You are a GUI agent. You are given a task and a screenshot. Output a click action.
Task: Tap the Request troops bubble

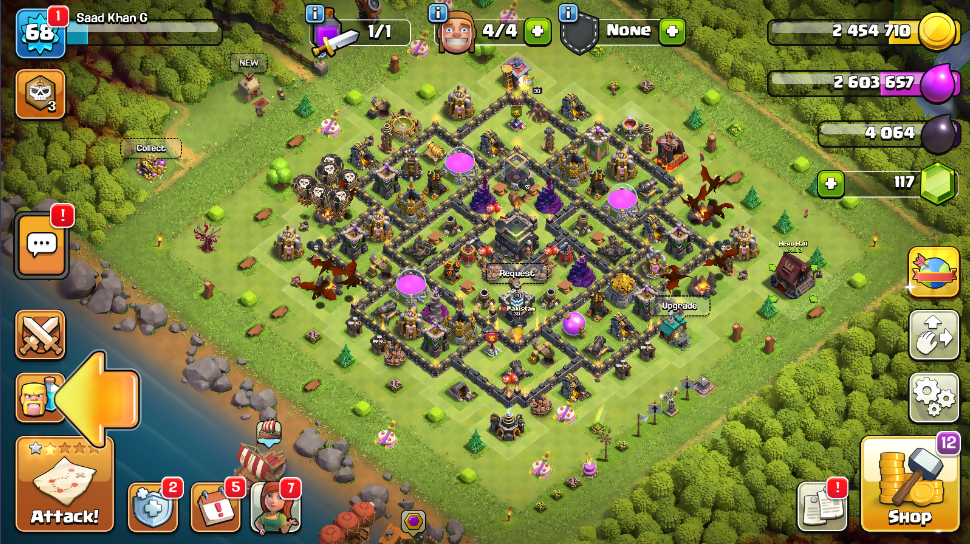pos(516,272)
